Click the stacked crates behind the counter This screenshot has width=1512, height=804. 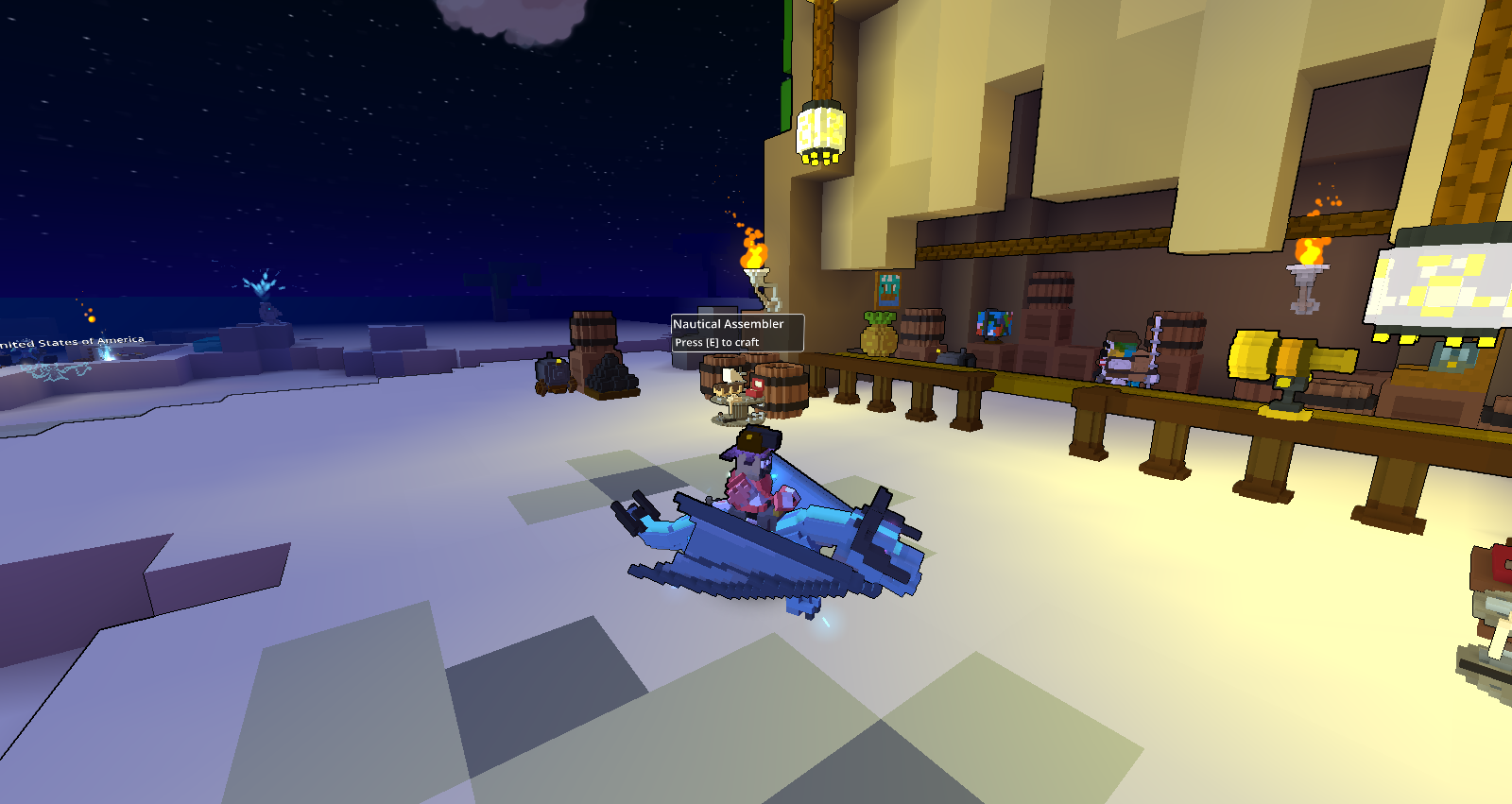pos(1051,326)
